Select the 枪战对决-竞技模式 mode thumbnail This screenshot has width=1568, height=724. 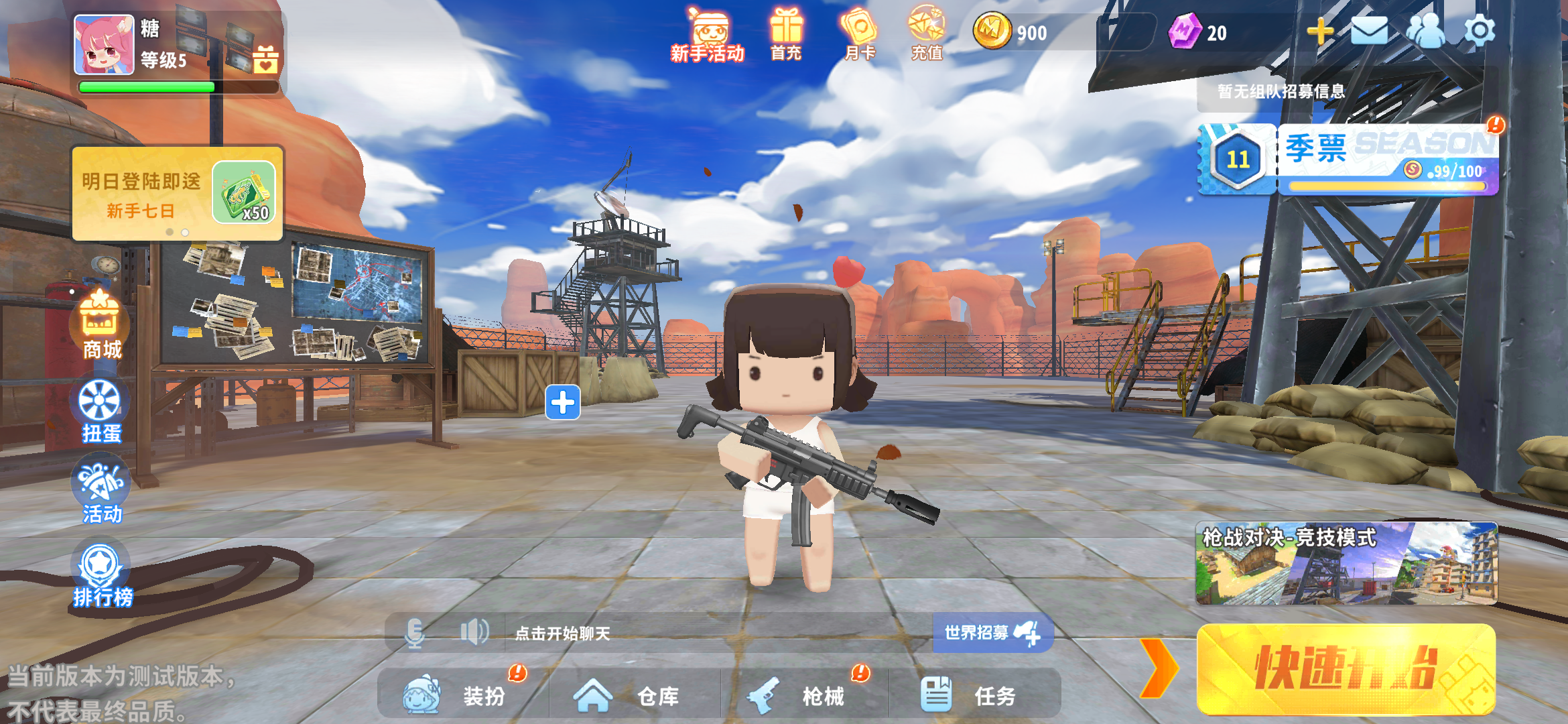[x=1346, y=564]
